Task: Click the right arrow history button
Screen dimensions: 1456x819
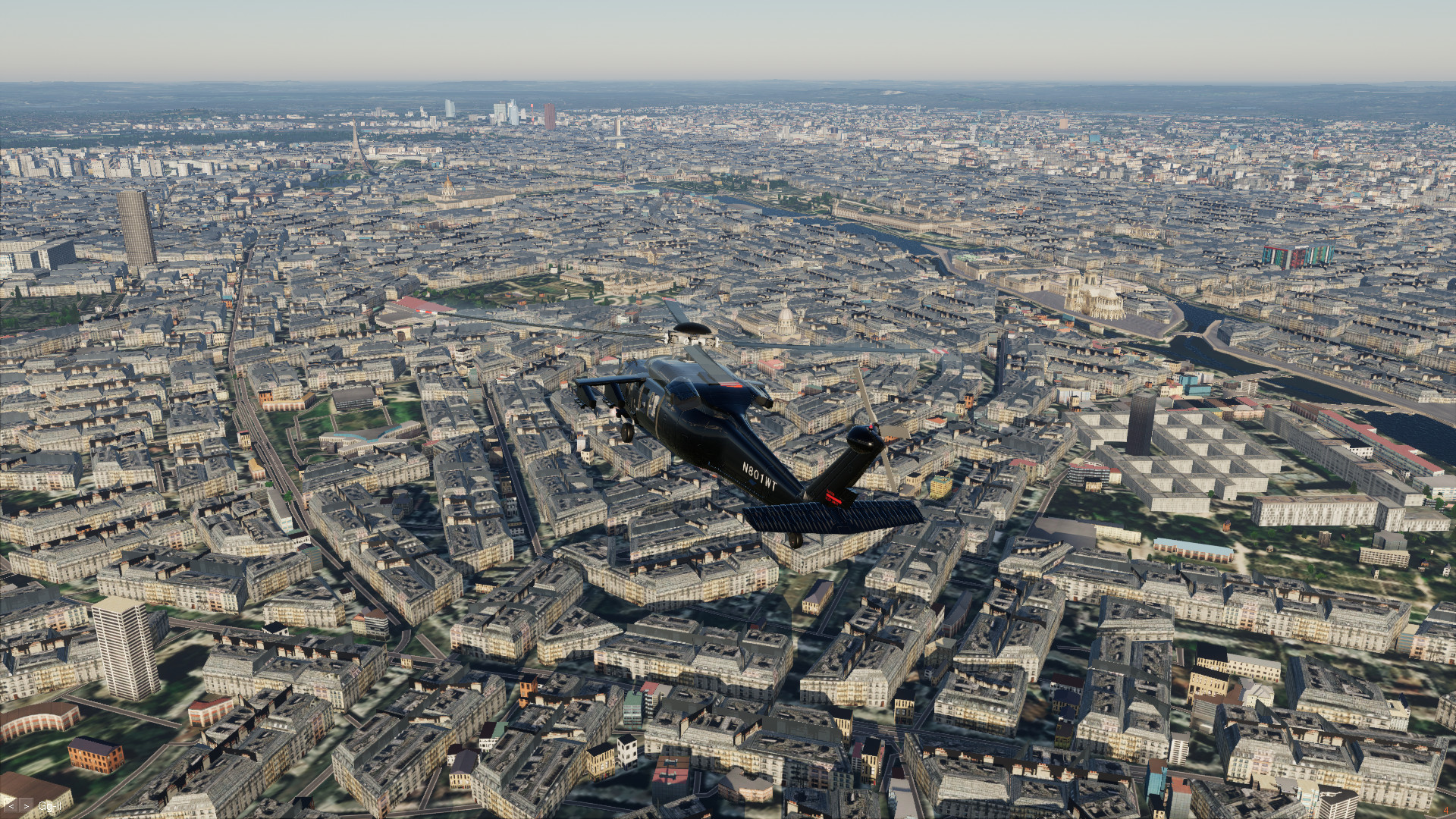Action: pos(26,805)
